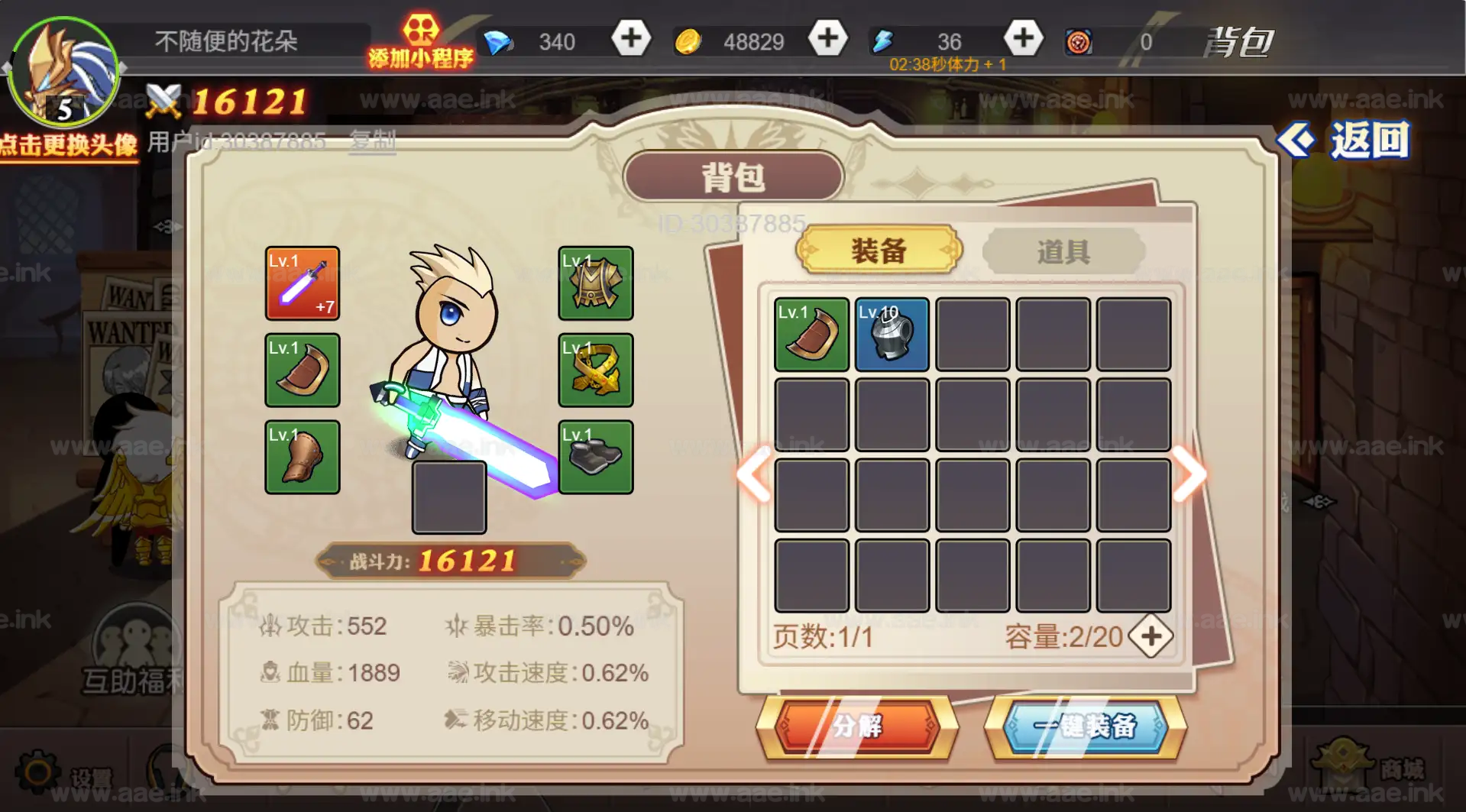Click 复制 to copy the user ID

pos(372,139)
